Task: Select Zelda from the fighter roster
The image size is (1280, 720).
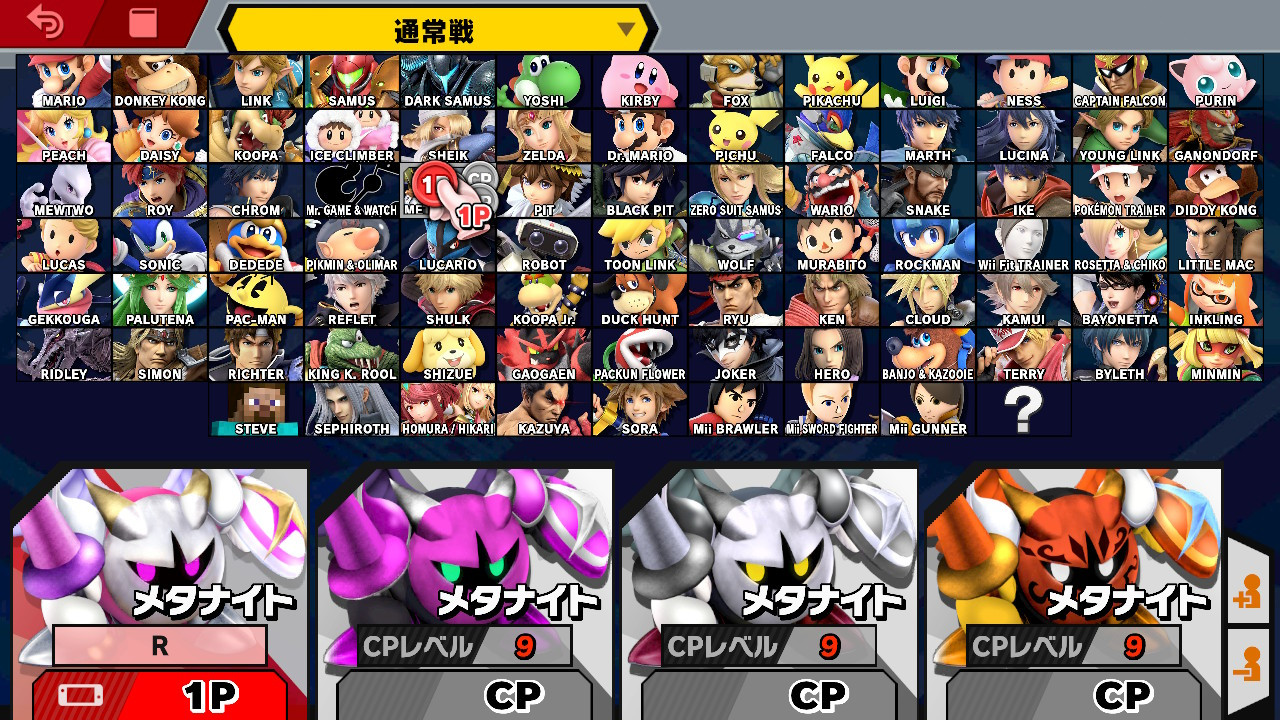Action: tap(543, 135)
